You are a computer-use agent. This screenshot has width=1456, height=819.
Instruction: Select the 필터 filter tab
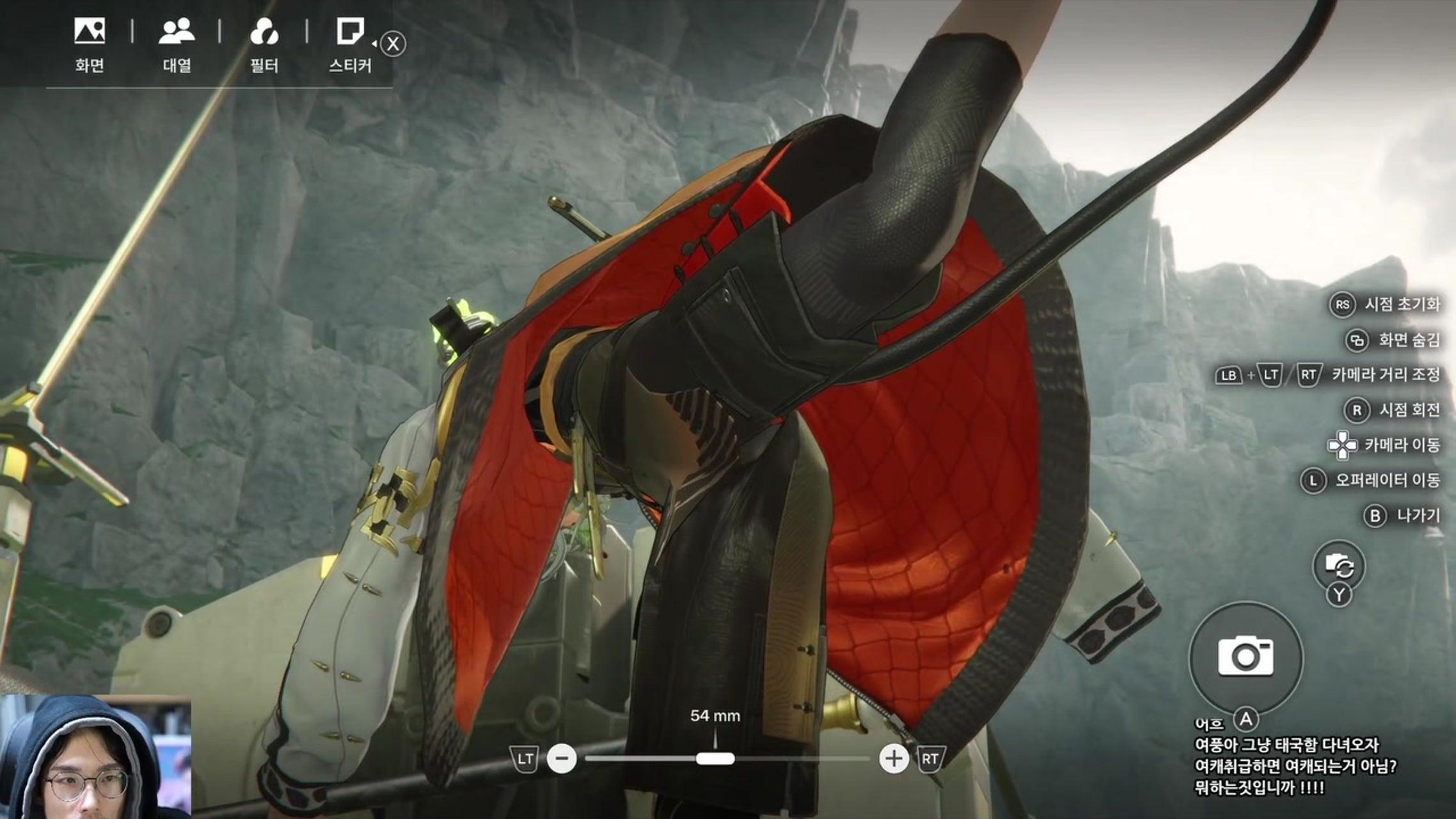pyautogui.click(x=264, y=44)
